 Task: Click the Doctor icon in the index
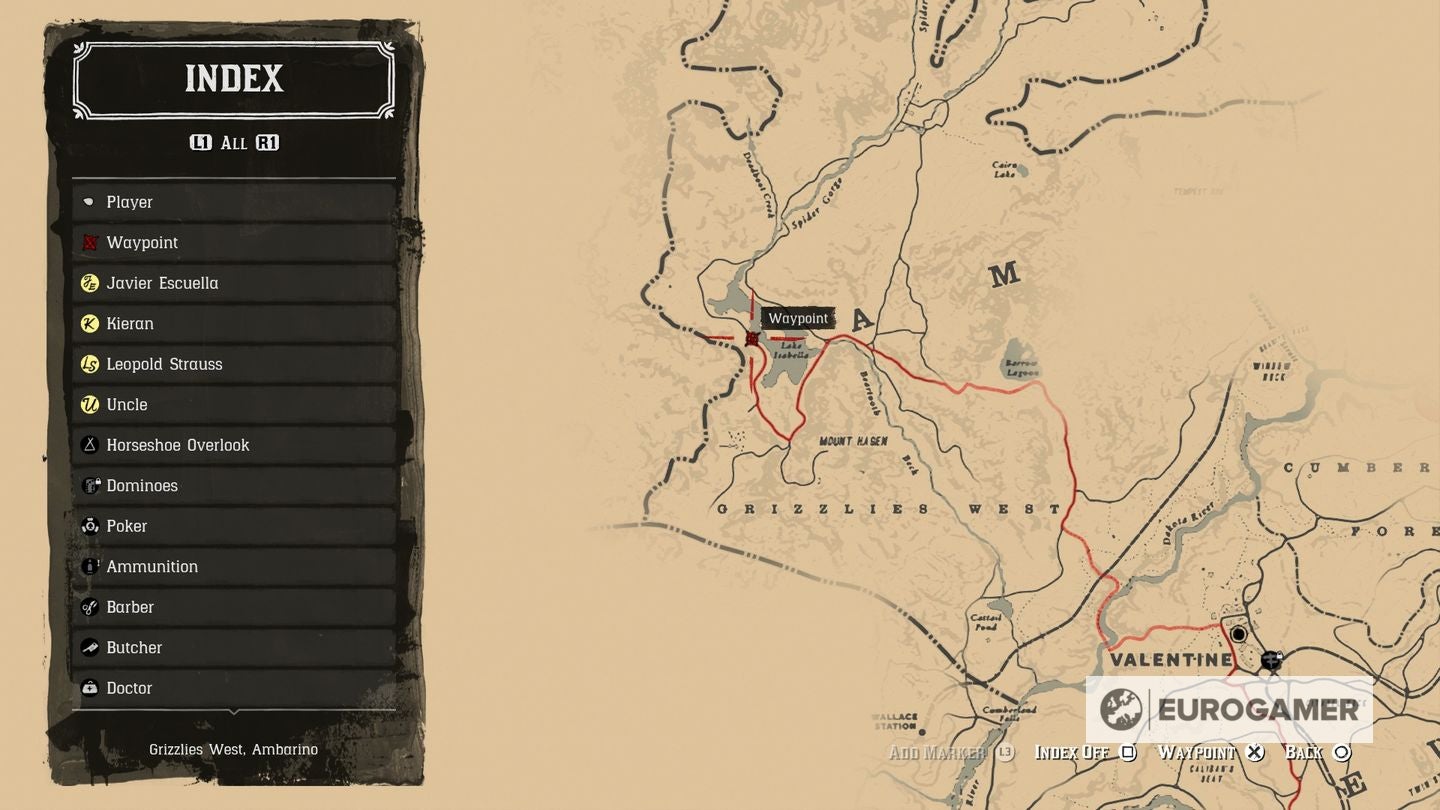(90, 688)
